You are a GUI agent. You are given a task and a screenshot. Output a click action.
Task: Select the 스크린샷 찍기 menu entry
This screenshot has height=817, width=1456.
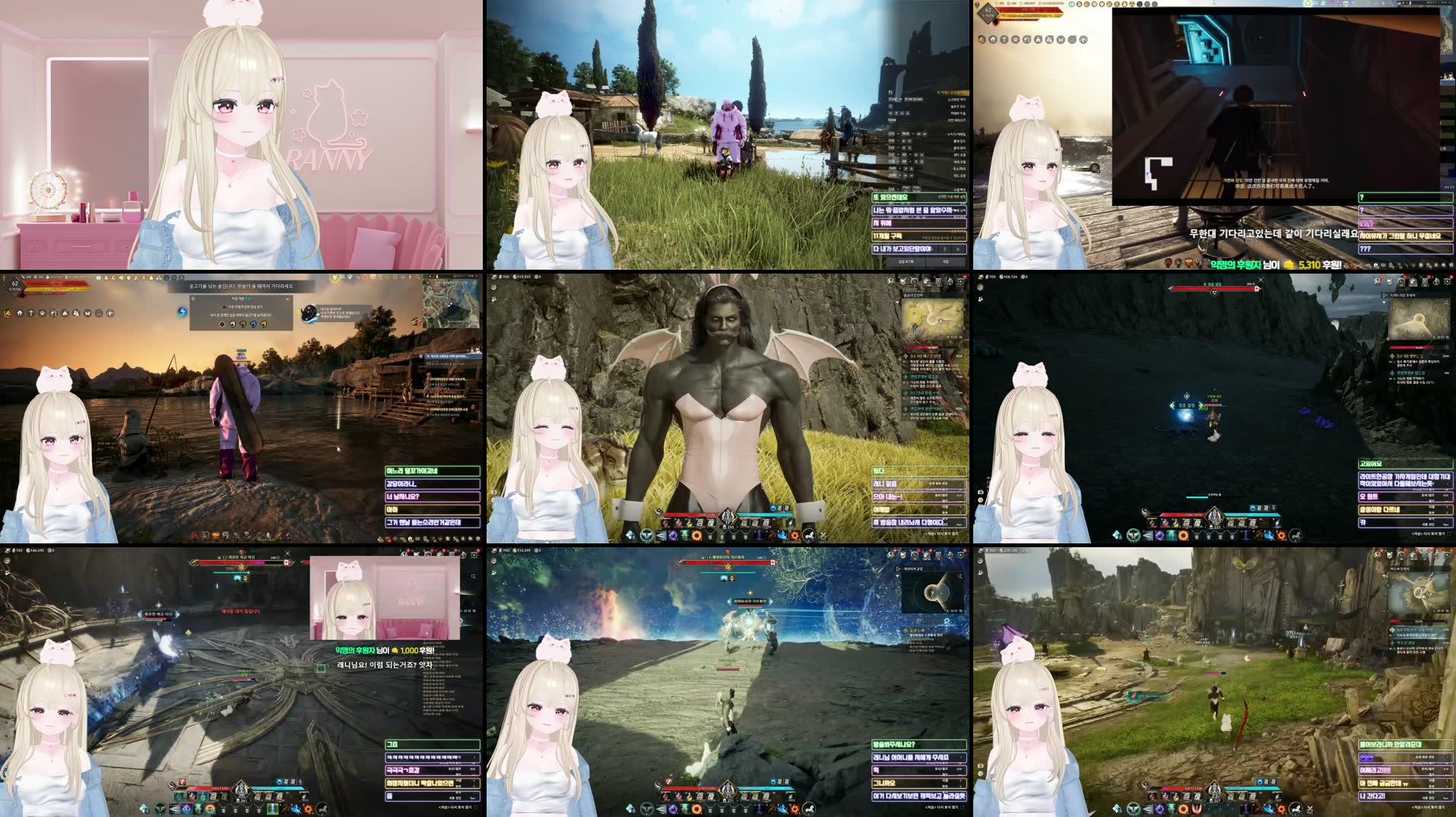tap(957, 100)
